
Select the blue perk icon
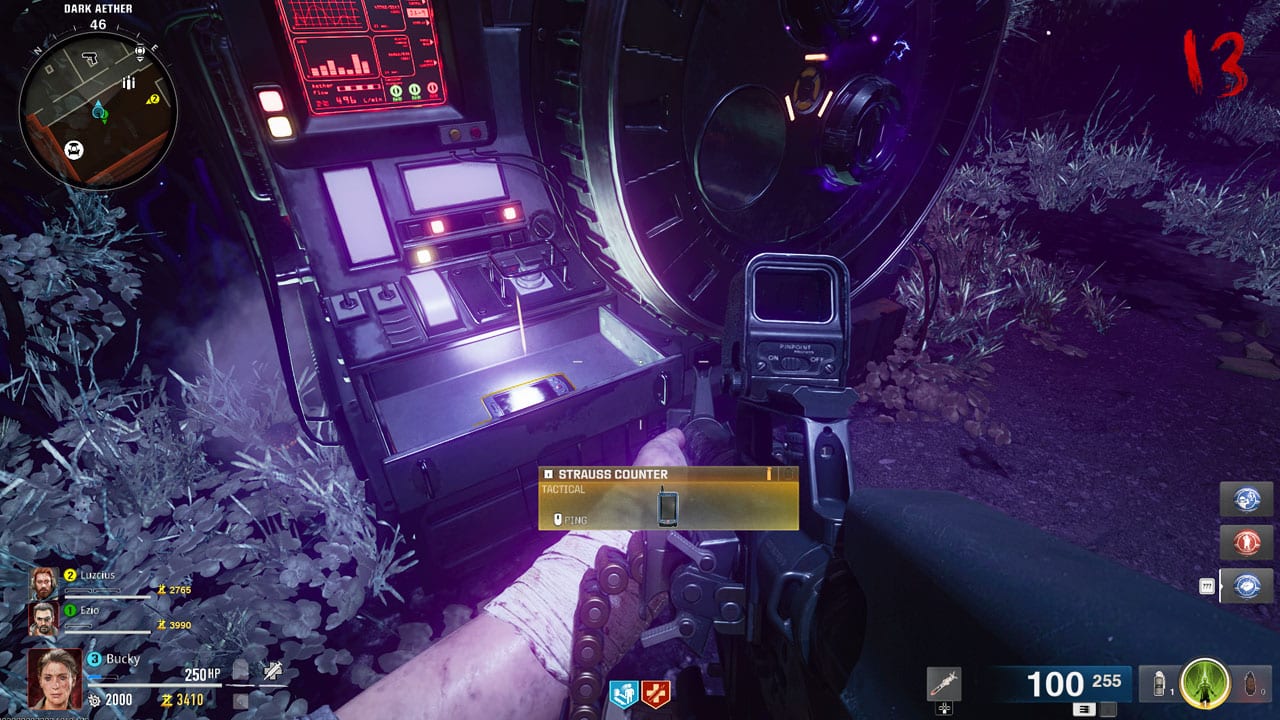pyautogui.click(x=623, y=693)
